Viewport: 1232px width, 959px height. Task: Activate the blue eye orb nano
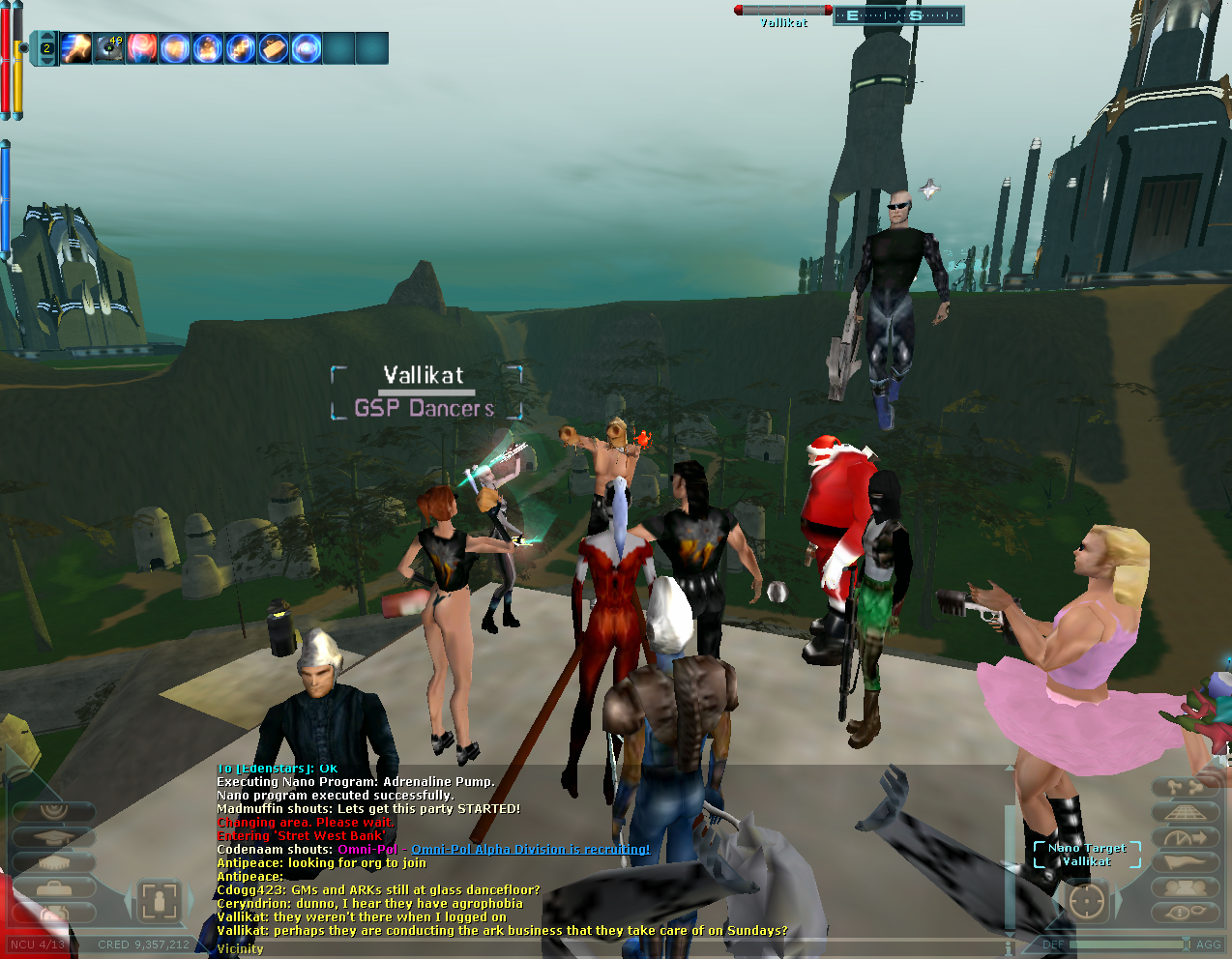tap(307, 48)
